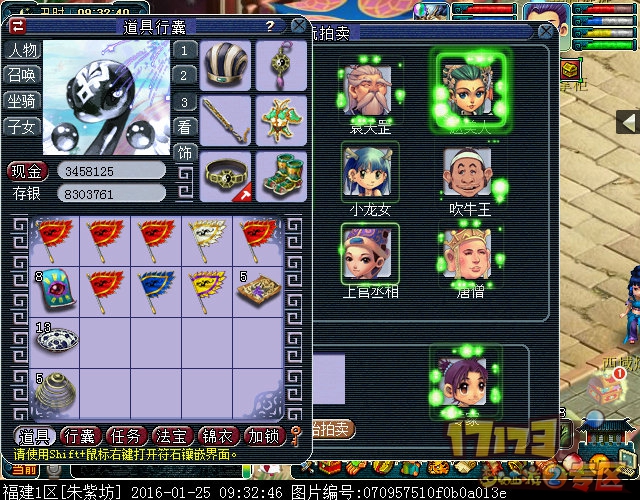Choose the equipped belt slot
This screenshot has width=640, height=500.
click(x=225, y=177)
